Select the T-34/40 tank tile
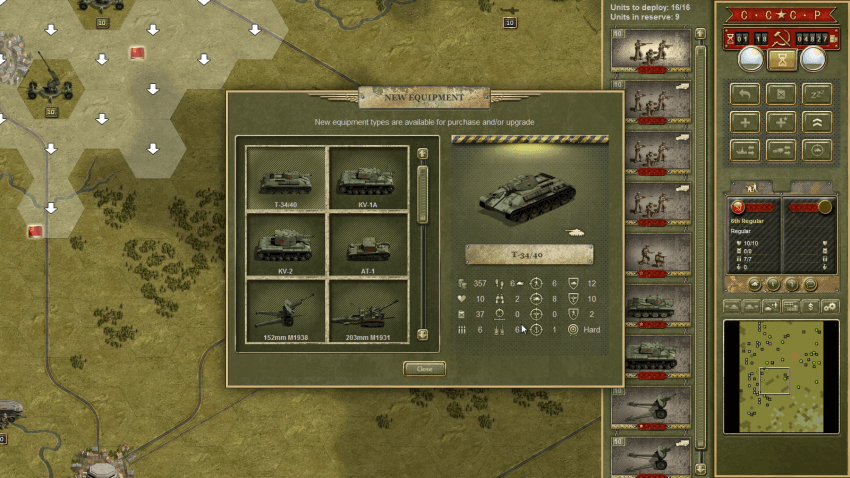Screen dimensions: 850x478 click(287, 179)
